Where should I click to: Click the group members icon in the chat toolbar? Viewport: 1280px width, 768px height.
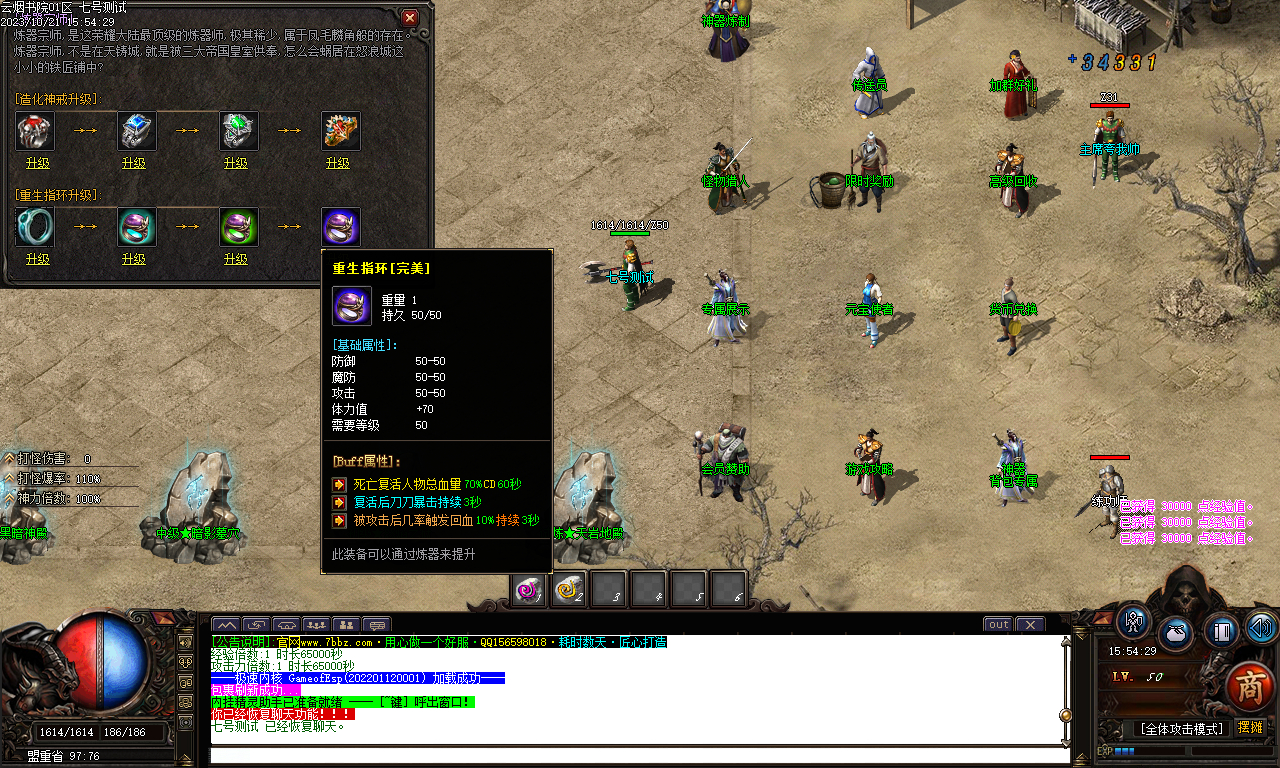coord(316,624)
